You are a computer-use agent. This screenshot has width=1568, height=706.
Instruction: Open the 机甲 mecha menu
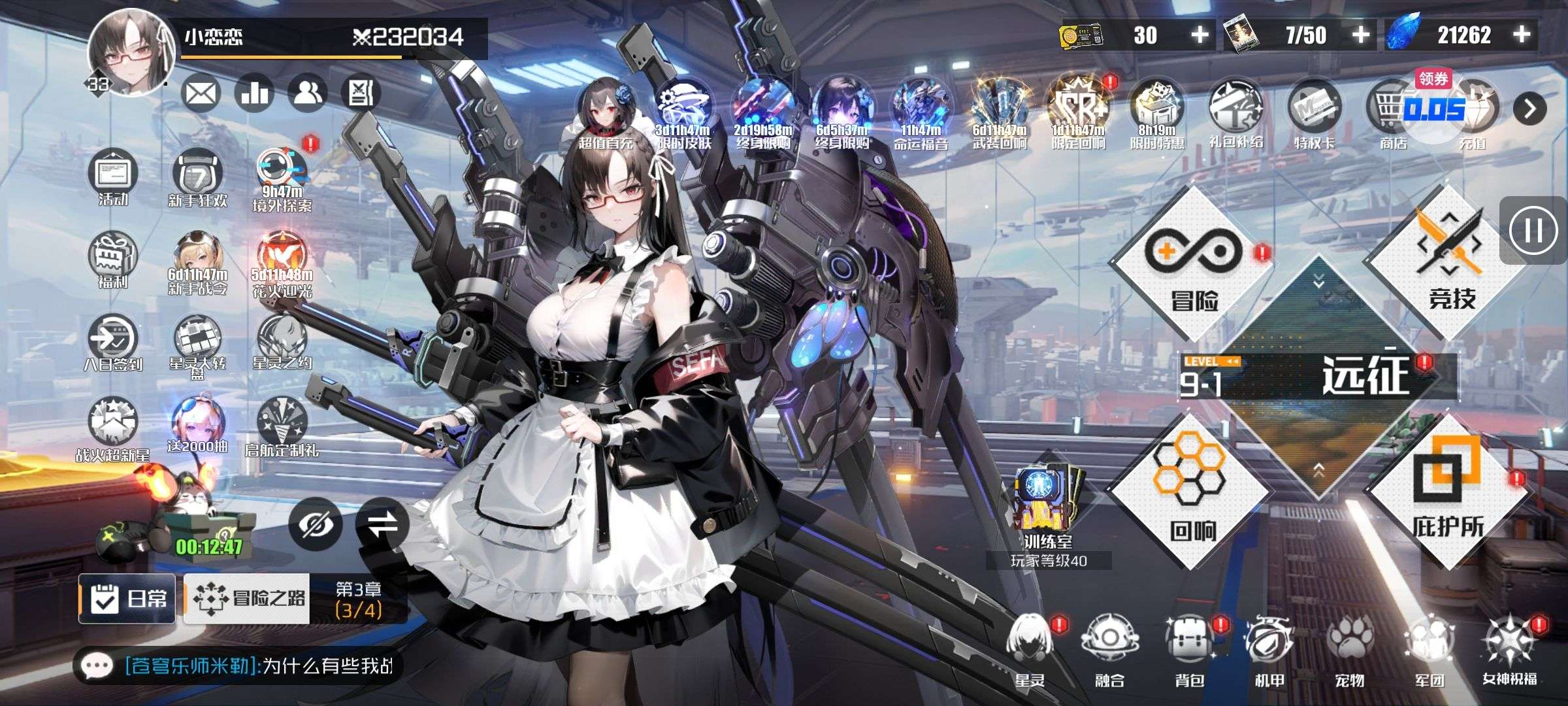point(1269,650)
